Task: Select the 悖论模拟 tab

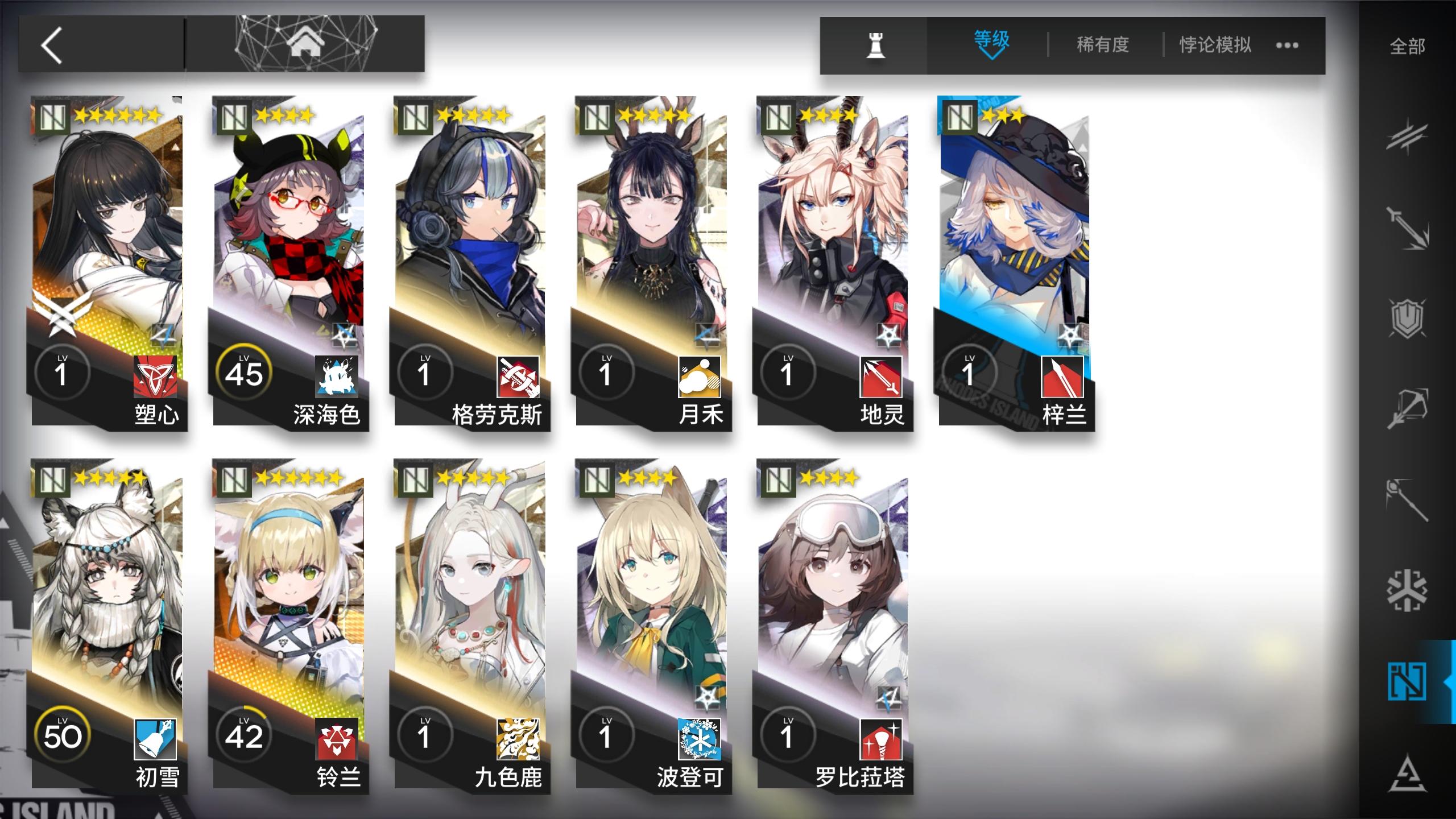Action: coord(1214,44)
